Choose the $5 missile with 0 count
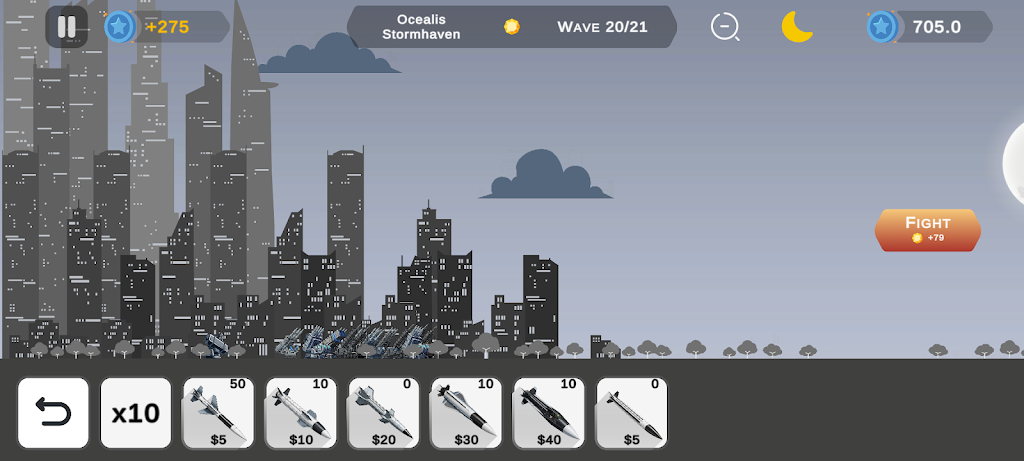This screenshot has height=461, width=1024. pos(632,413)
